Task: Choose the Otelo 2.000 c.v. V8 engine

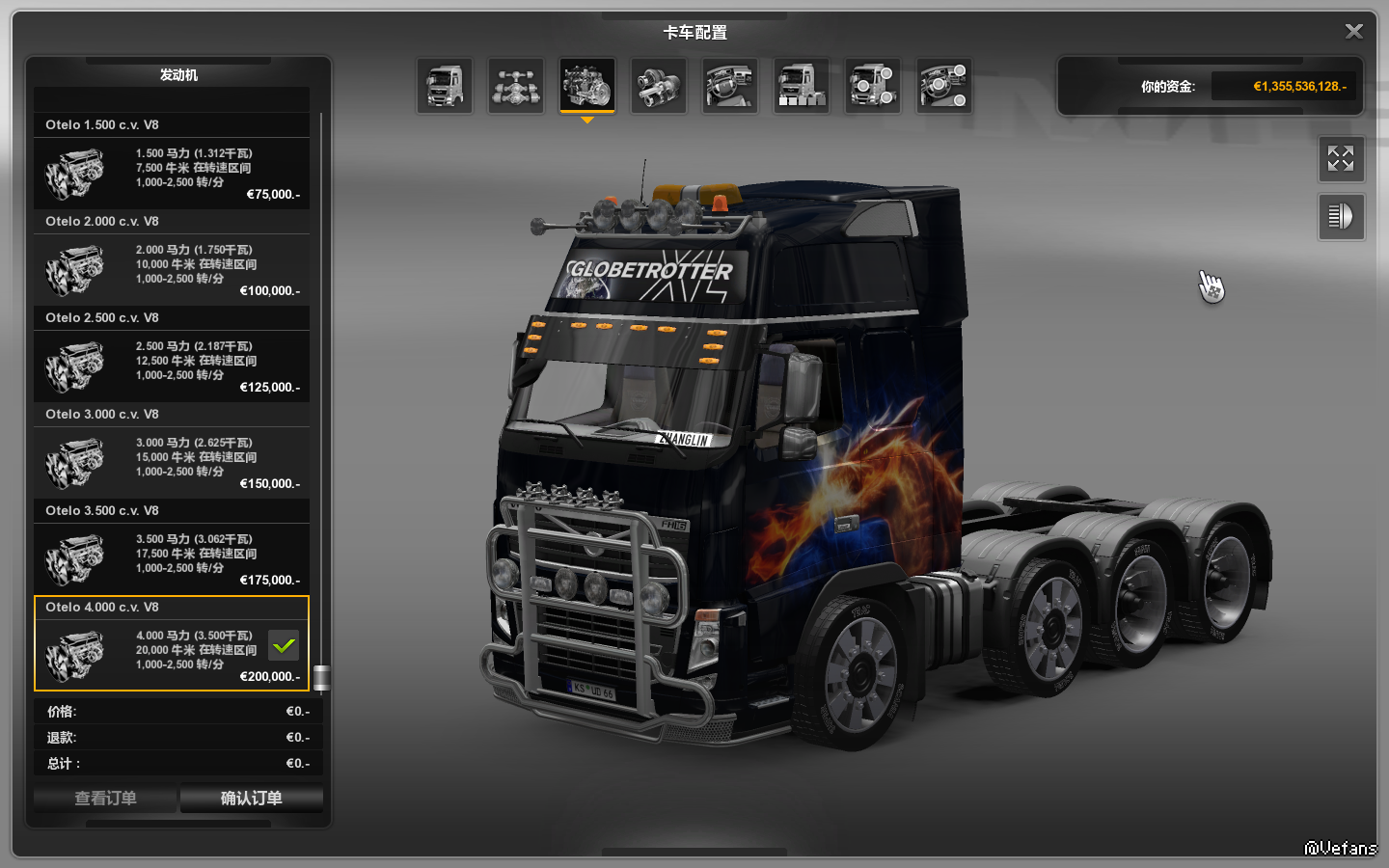Action: [172, 270]
